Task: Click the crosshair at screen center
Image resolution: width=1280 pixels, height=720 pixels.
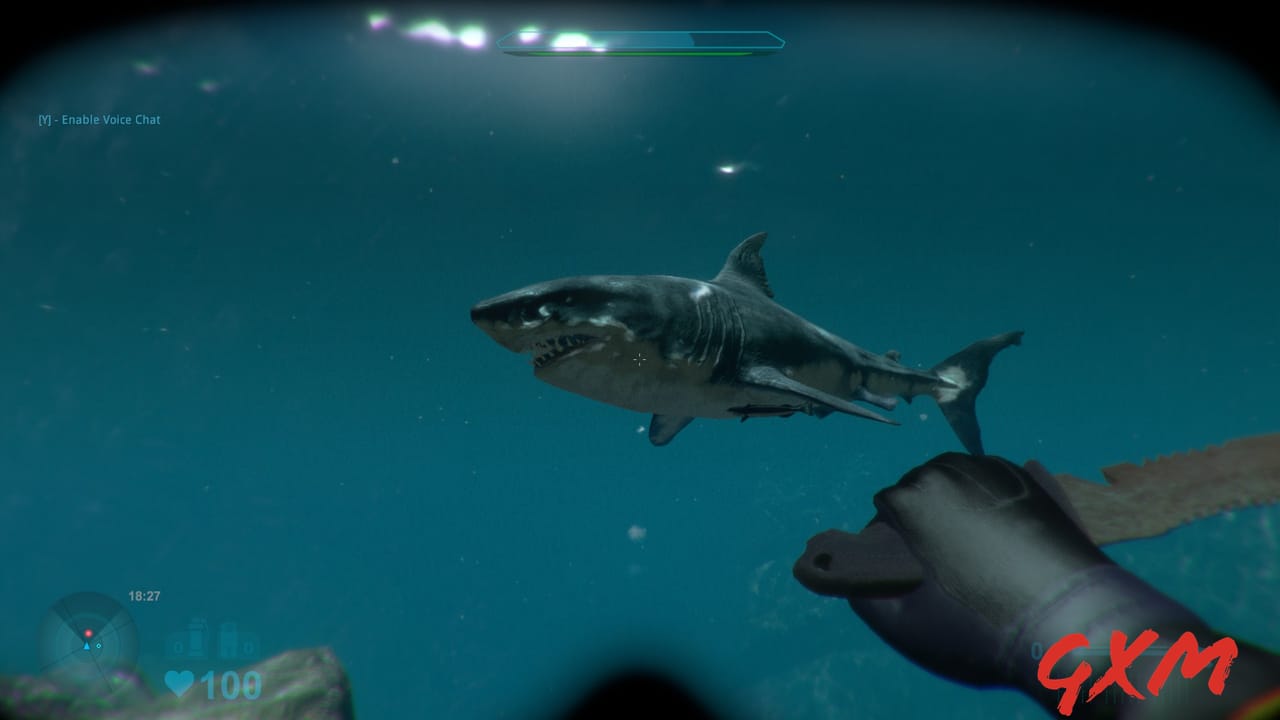Action: 640,360
